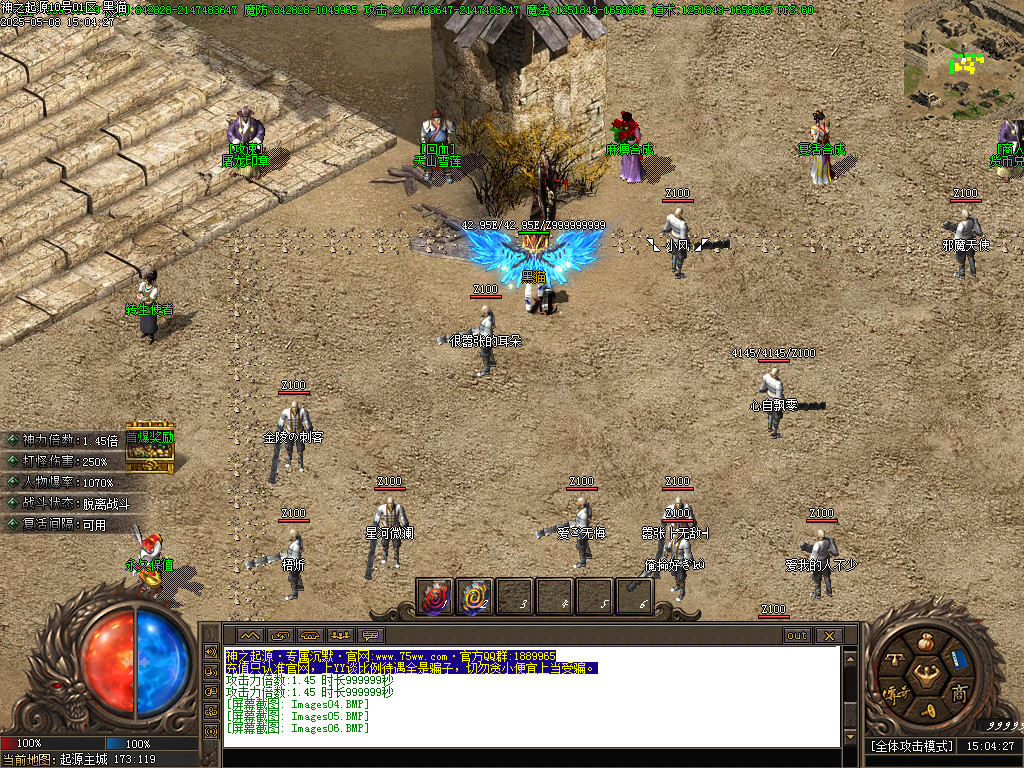Viewport: 1024px width, 768px height.
Task: Click the gold calligraphy button in the wheel
Action: [893, 692]
